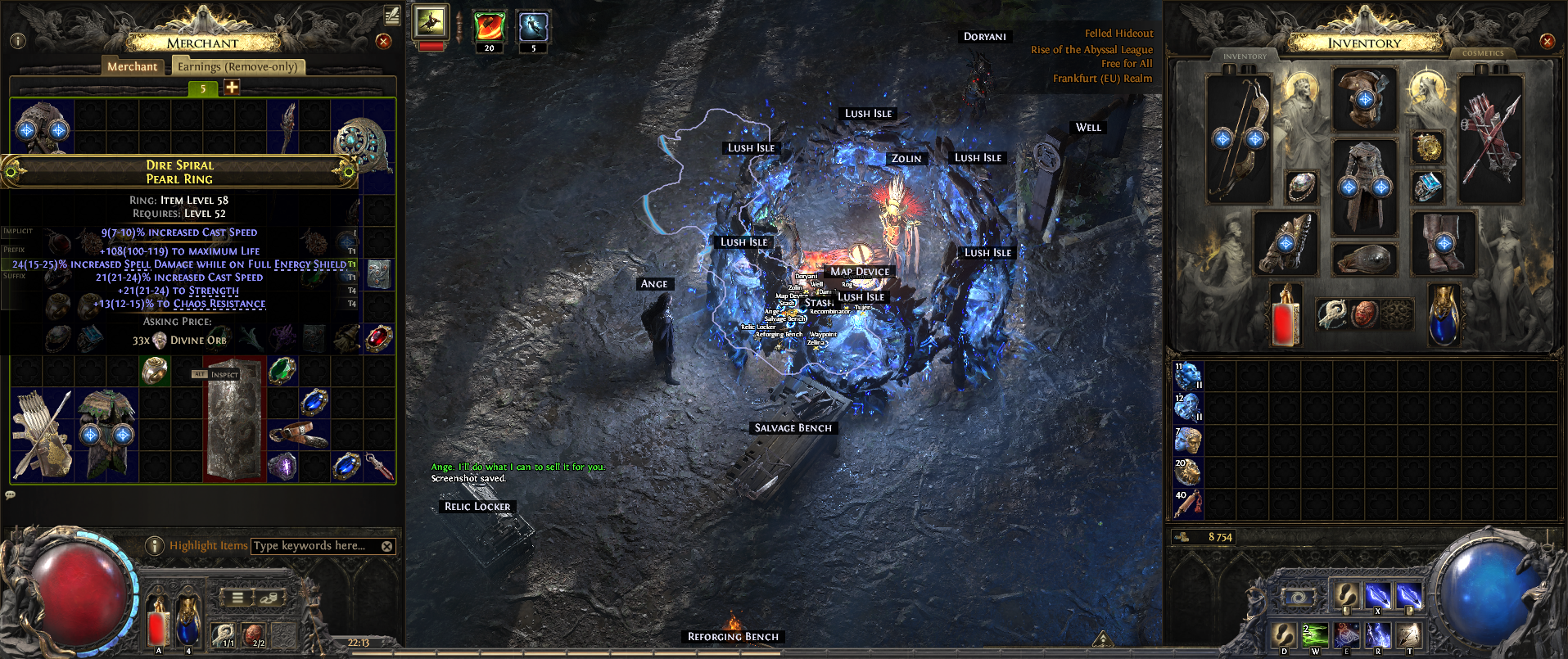The width and height of the screenshot is (1568, 659).
Task: Open the game menu button with three bars
Action: pyautogui.click(x=237, y=598)
